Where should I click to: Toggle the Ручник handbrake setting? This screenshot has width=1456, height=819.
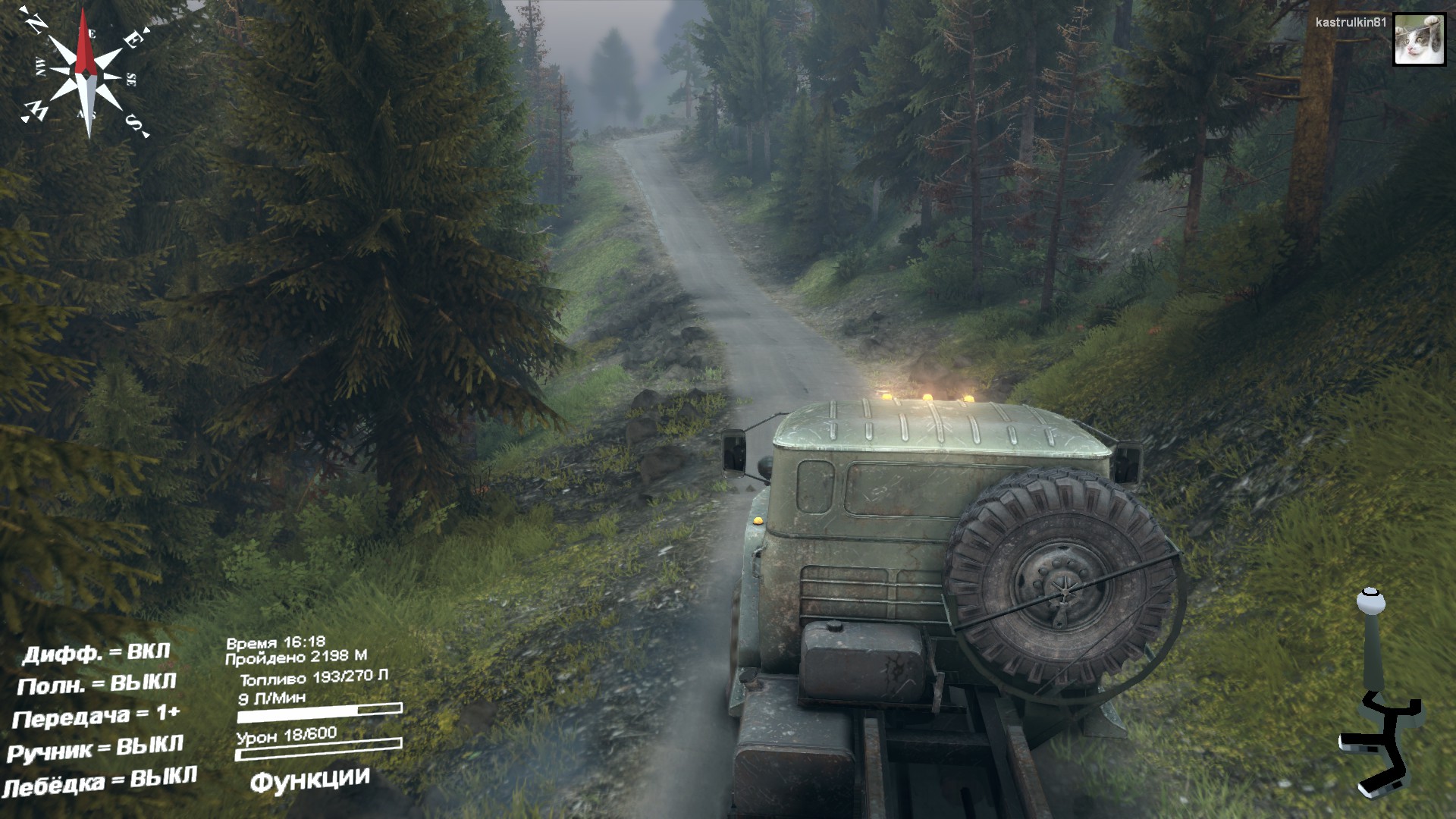point(96,748)
